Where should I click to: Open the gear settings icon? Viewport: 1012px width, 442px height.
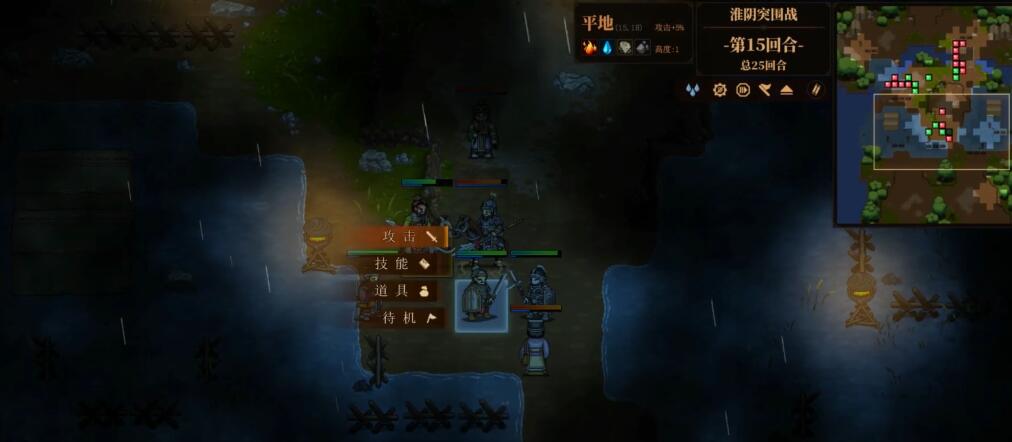point(719,90)
